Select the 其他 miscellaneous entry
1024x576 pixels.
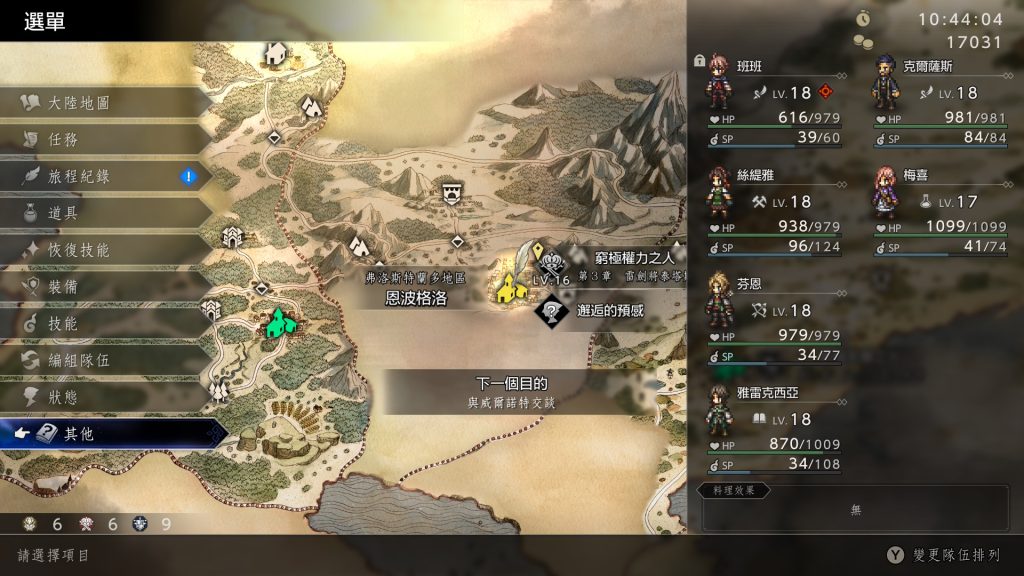tap(80, 434)
